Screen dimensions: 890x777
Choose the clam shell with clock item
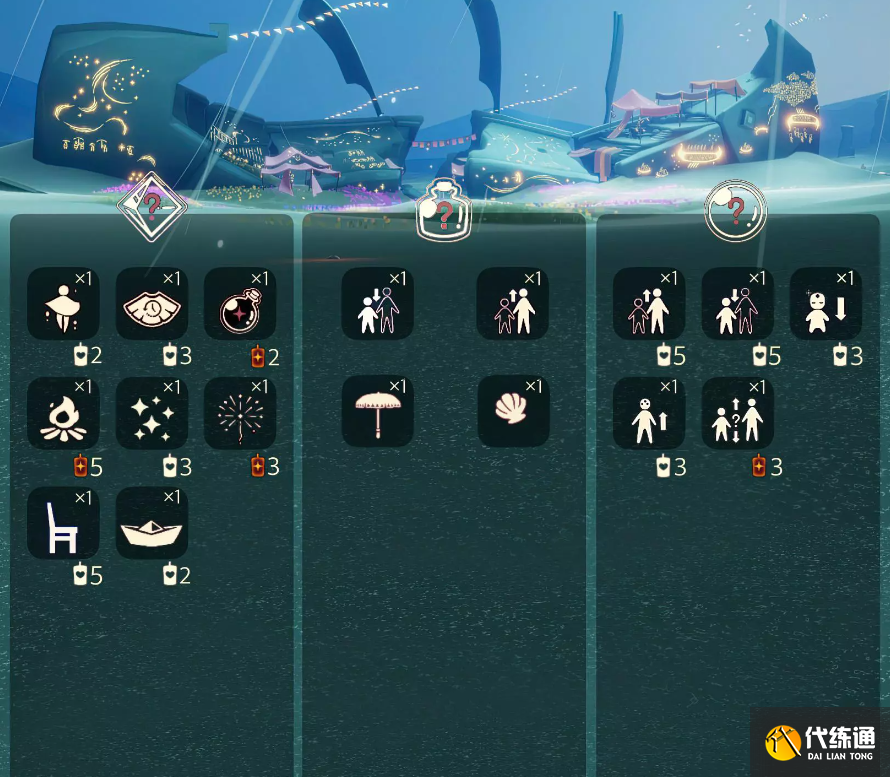coord(152,304)
